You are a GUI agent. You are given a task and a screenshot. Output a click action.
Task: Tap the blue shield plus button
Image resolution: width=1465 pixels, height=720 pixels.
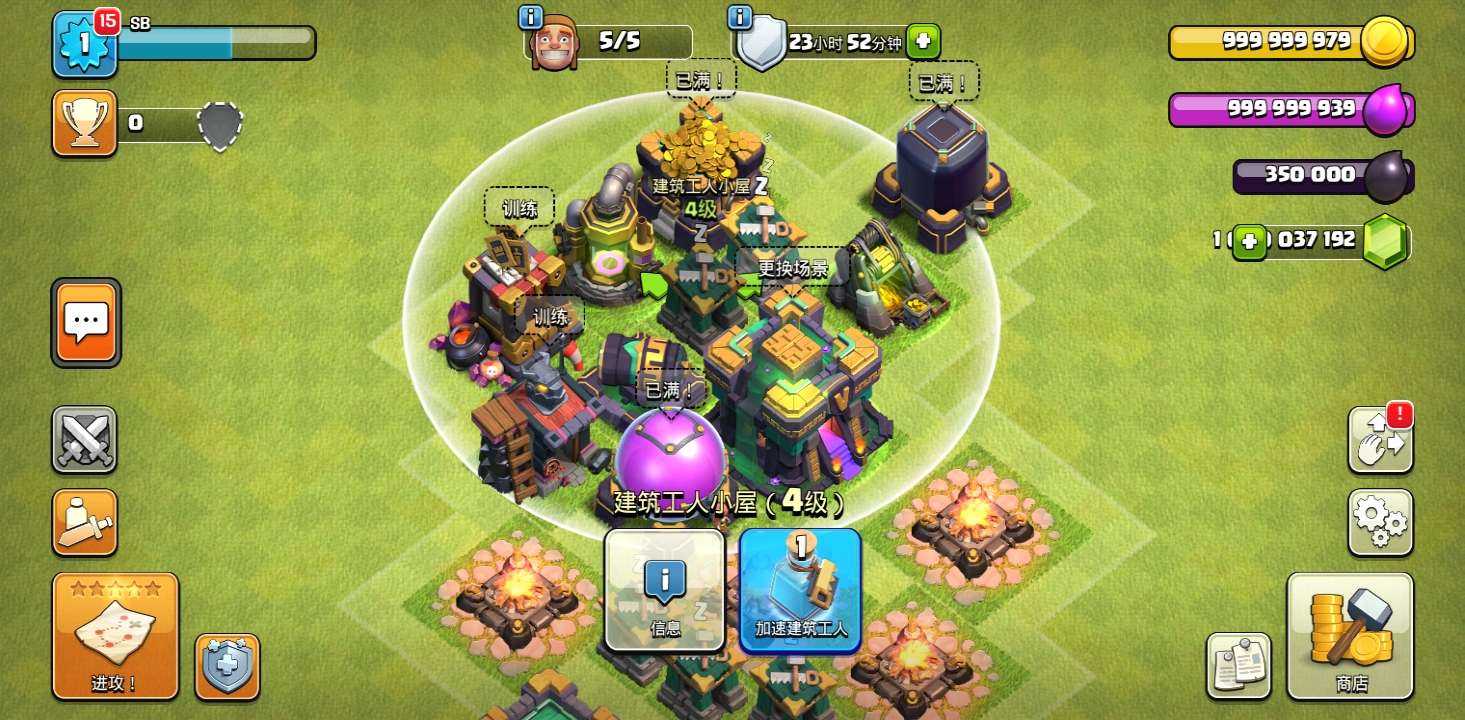pos(227,666)
